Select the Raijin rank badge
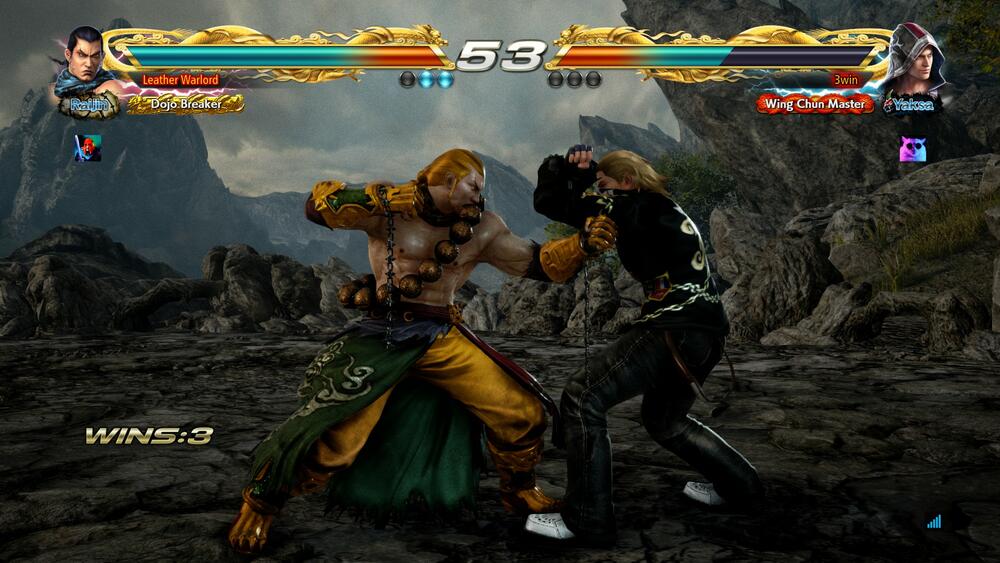Image resolution: width=1000 pixels, height=563 pixels. pyautogui.click(x=88, y=104)
